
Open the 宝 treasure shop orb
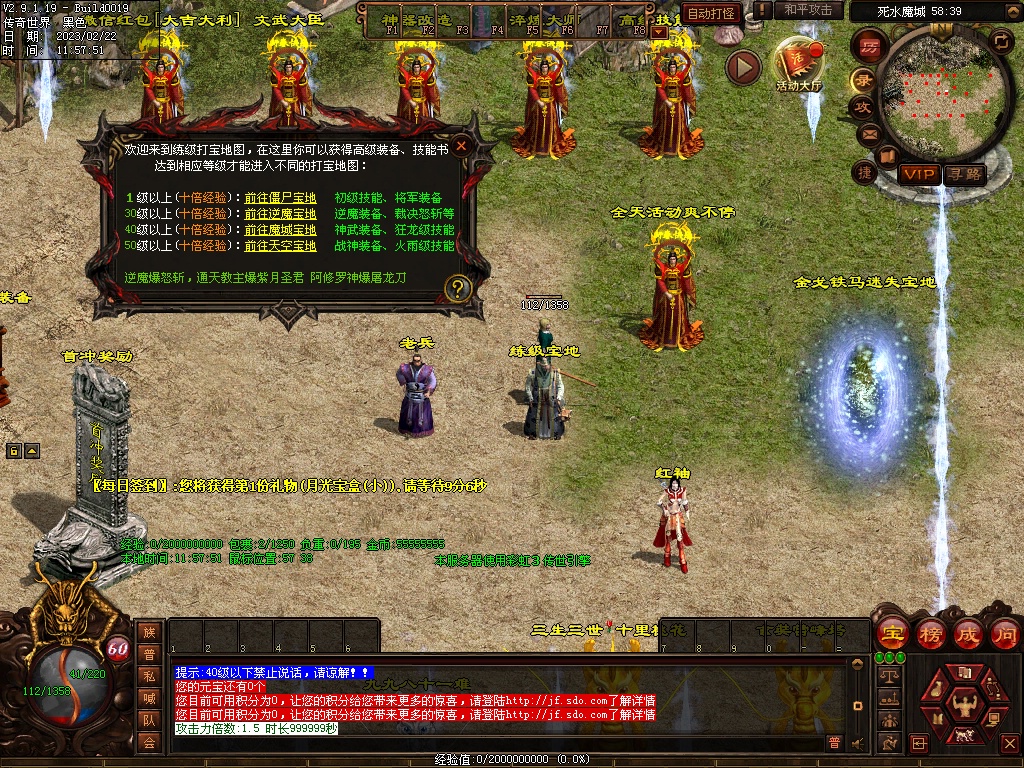tap(891, 634)
